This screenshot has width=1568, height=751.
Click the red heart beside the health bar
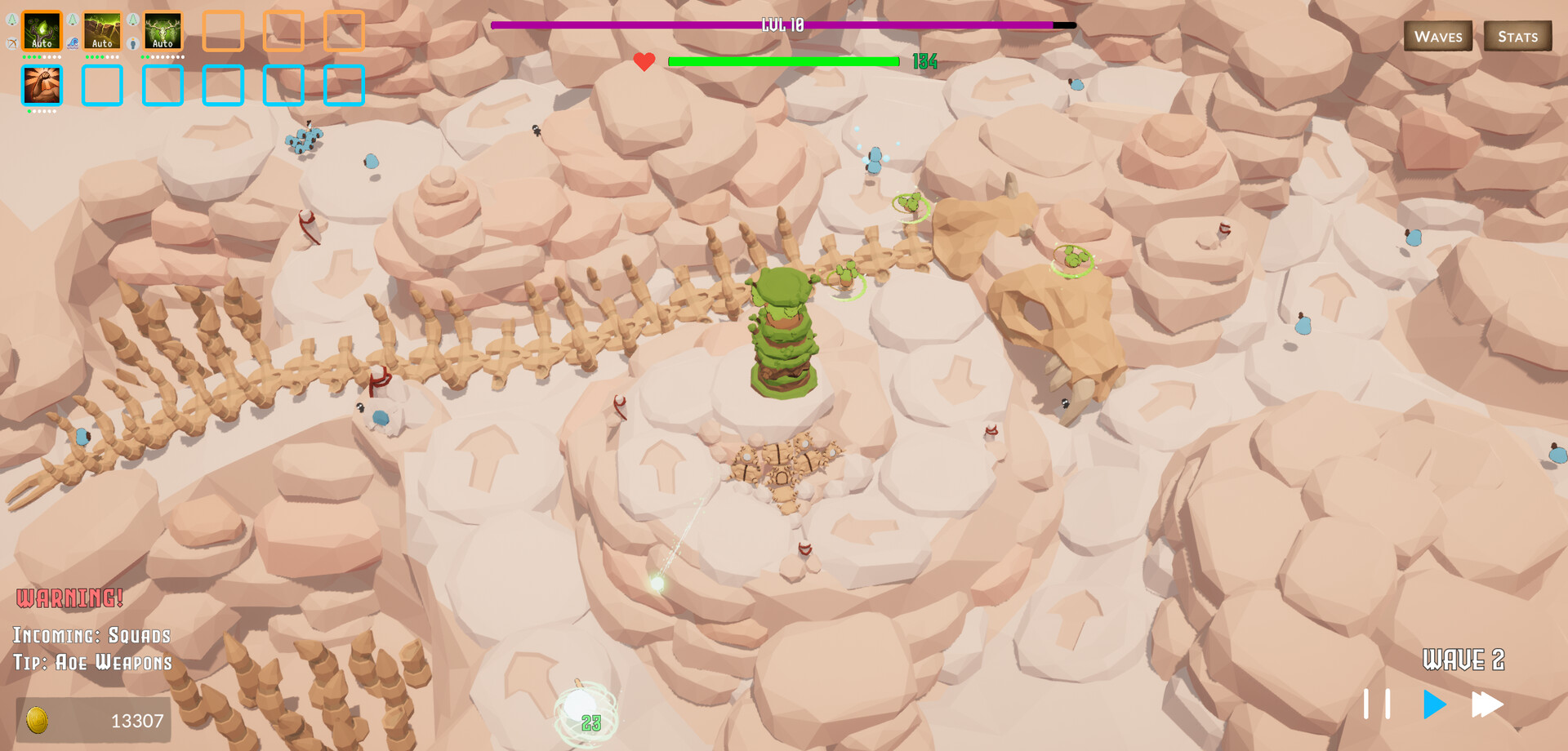tap(643, 60)
